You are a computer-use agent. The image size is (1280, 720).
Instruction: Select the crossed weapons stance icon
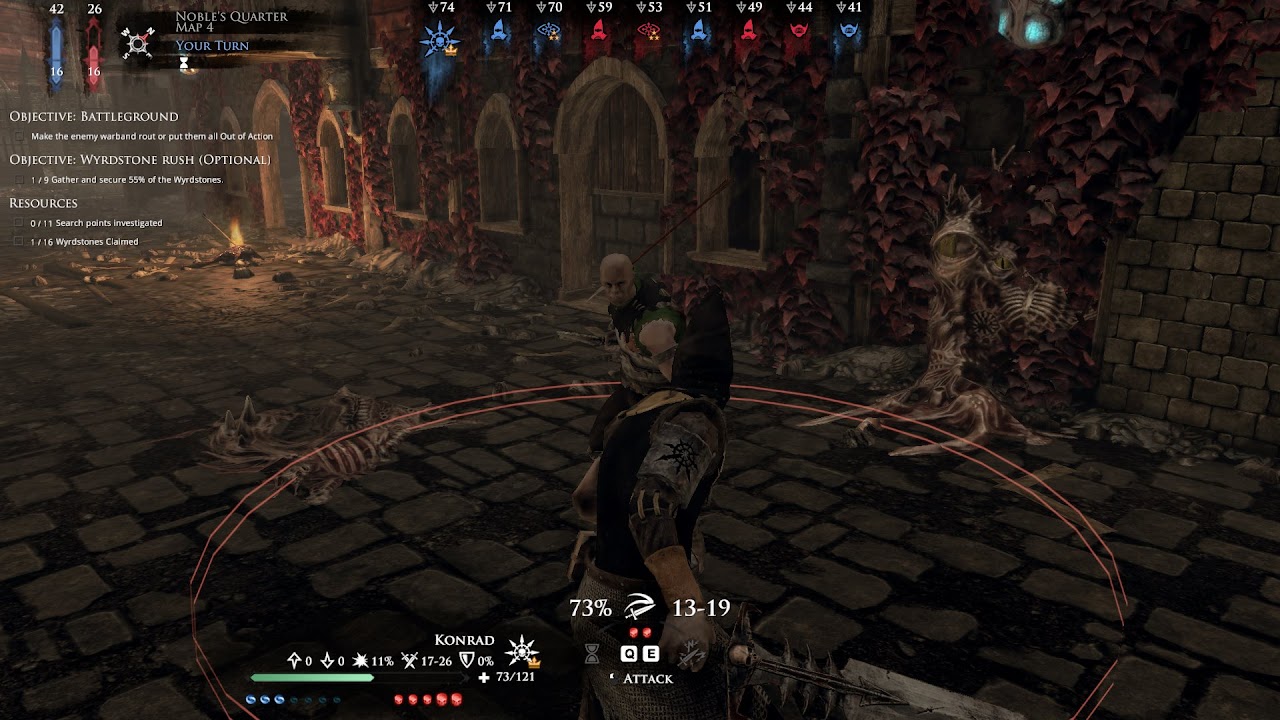pyautogui.click(x=689, y=655)
